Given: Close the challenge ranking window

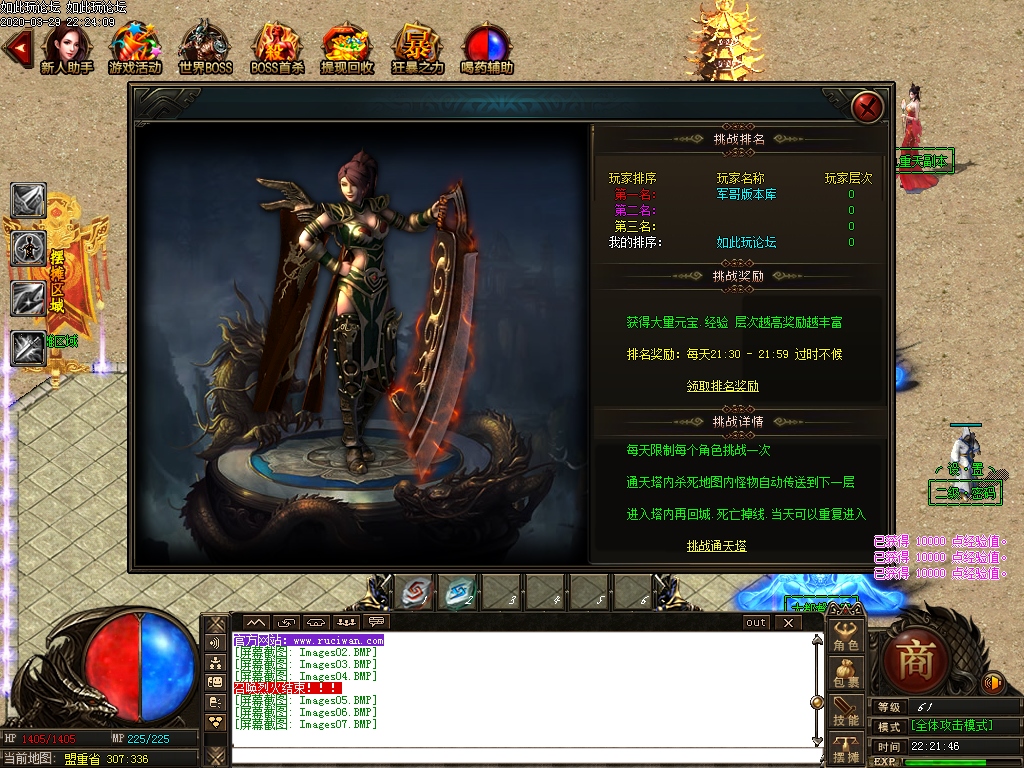Looking at the screenshot, I should (x=867, y=106).
